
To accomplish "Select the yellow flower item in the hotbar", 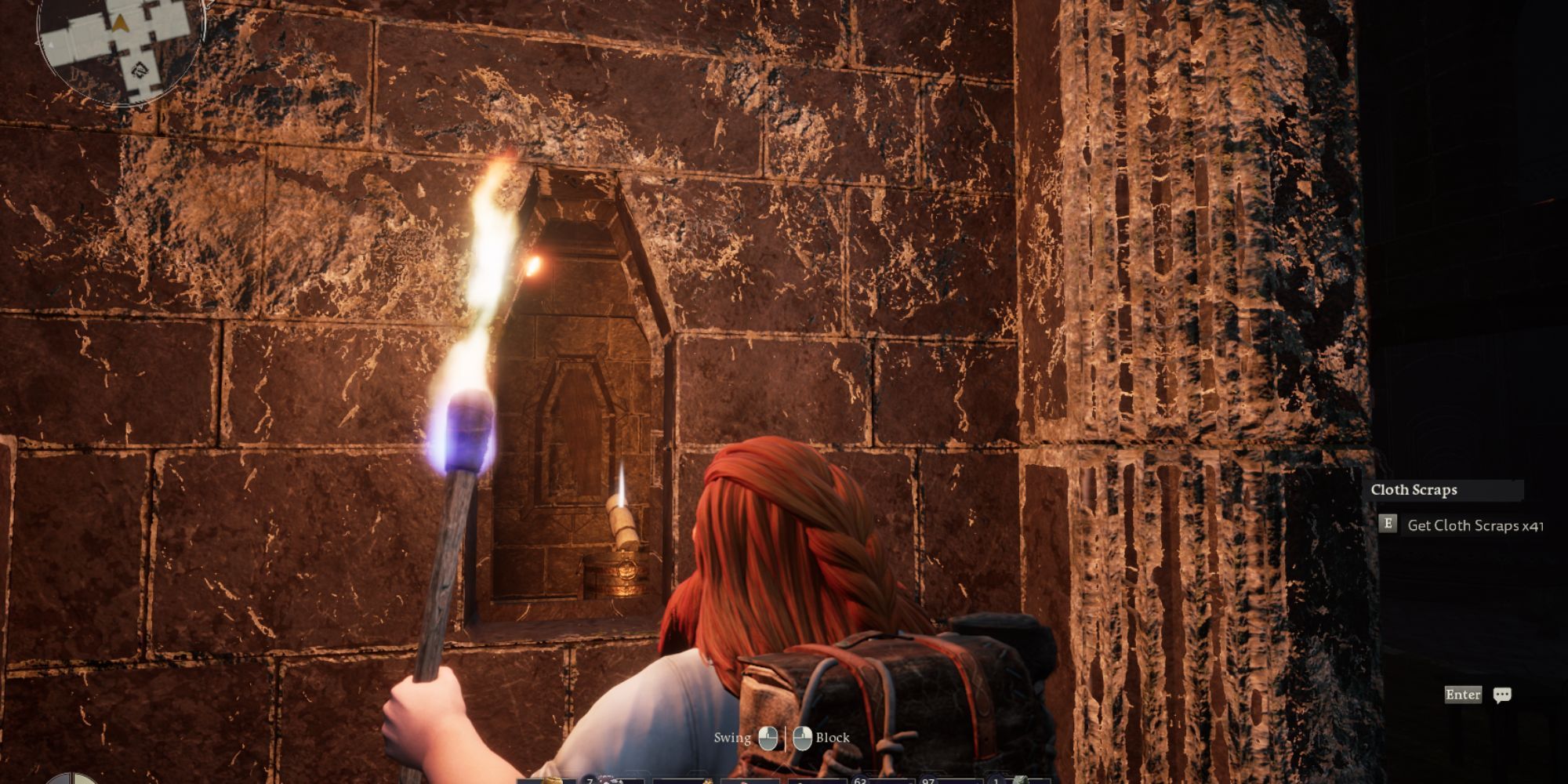I will pyautogui.click(x=707, y=780).
